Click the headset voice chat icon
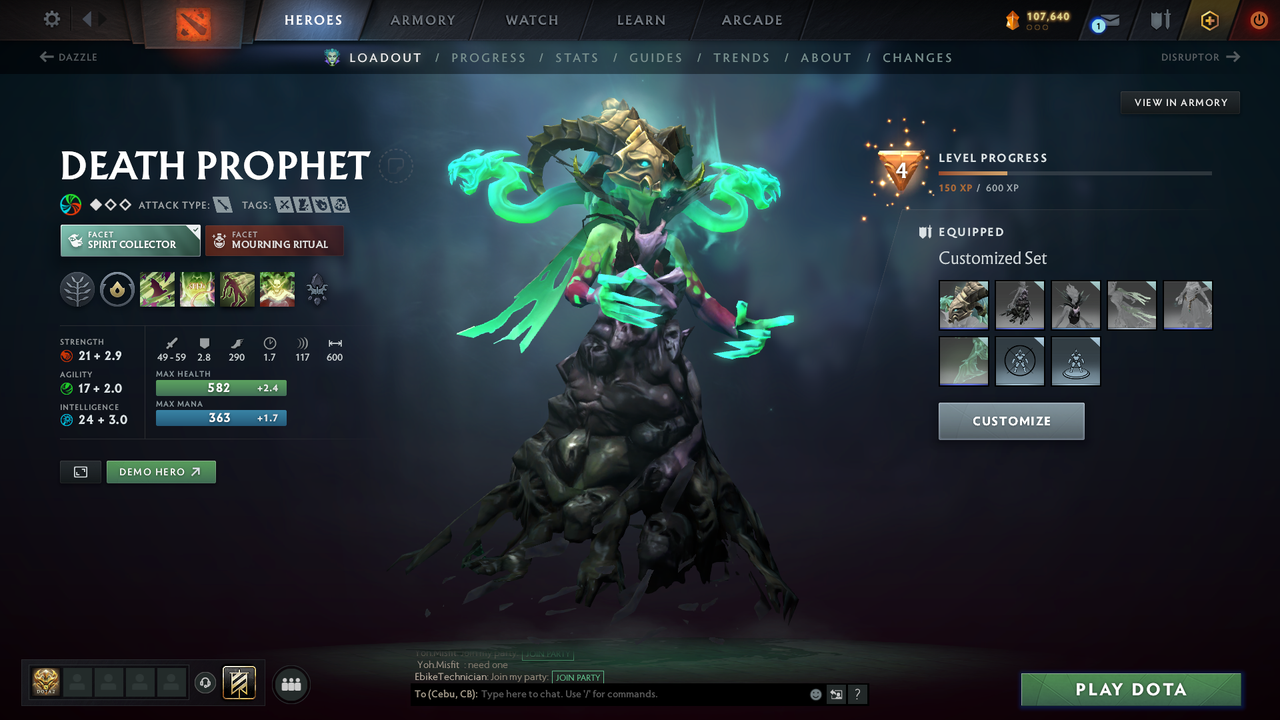Screen dimensions: 1280x720 (x=206, y=683)
